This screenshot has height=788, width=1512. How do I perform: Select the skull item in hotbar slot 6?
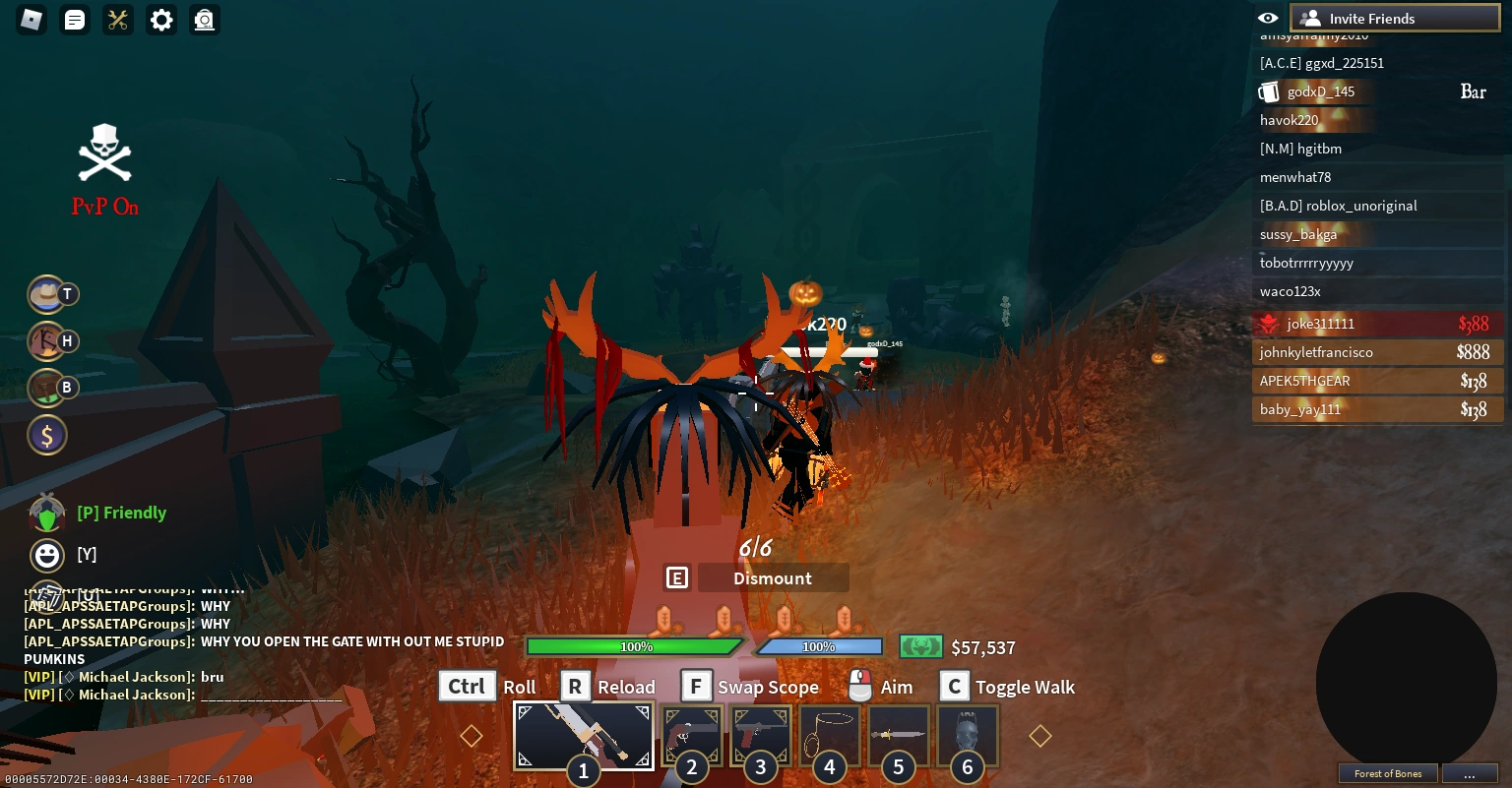coord(967,735)
